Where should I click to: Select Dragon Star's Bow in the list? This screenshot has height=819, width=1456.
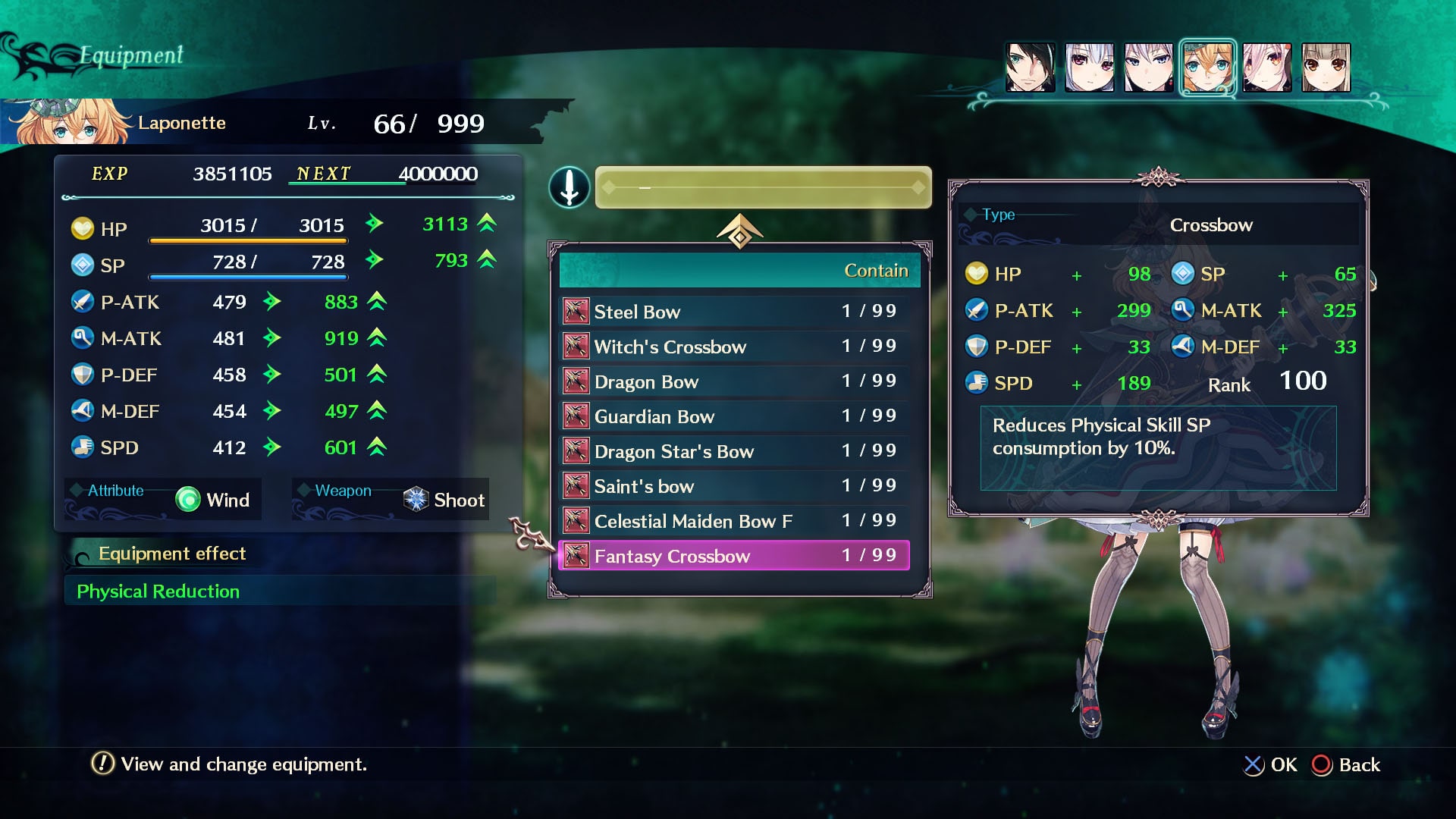point(675,451)
